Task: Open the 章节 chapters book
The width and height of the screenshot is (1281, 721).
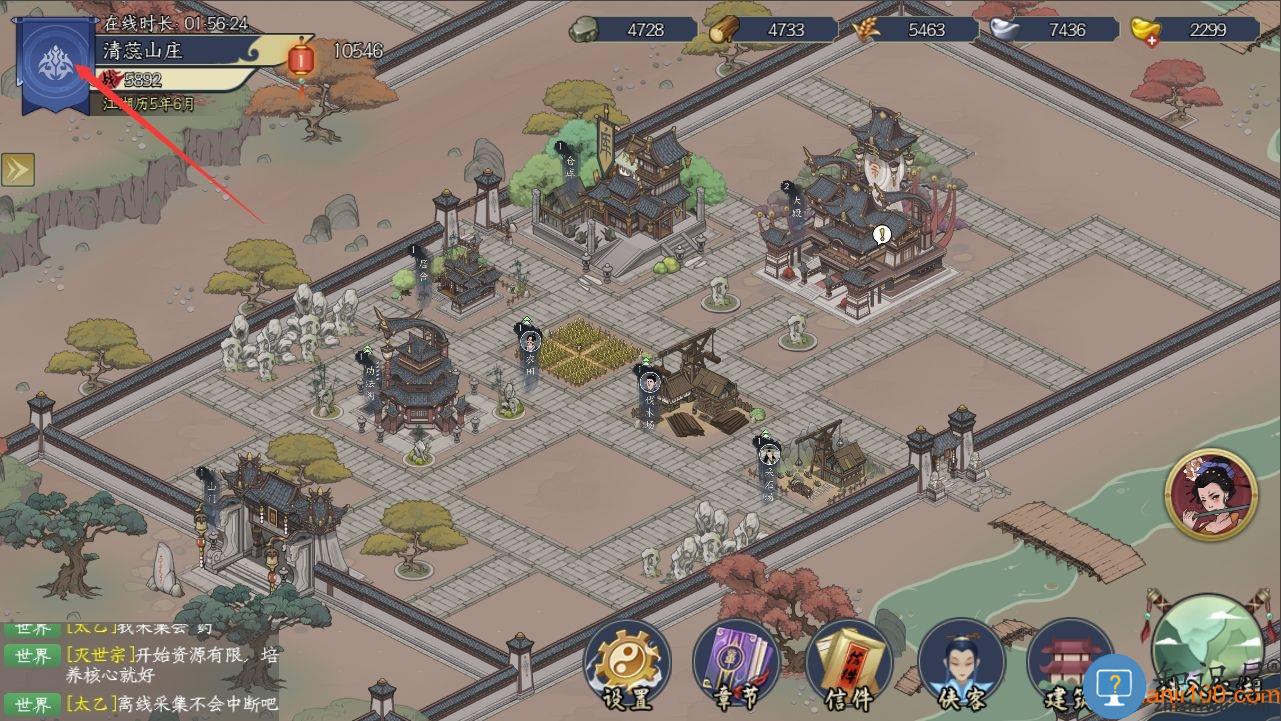Action: 736,663
